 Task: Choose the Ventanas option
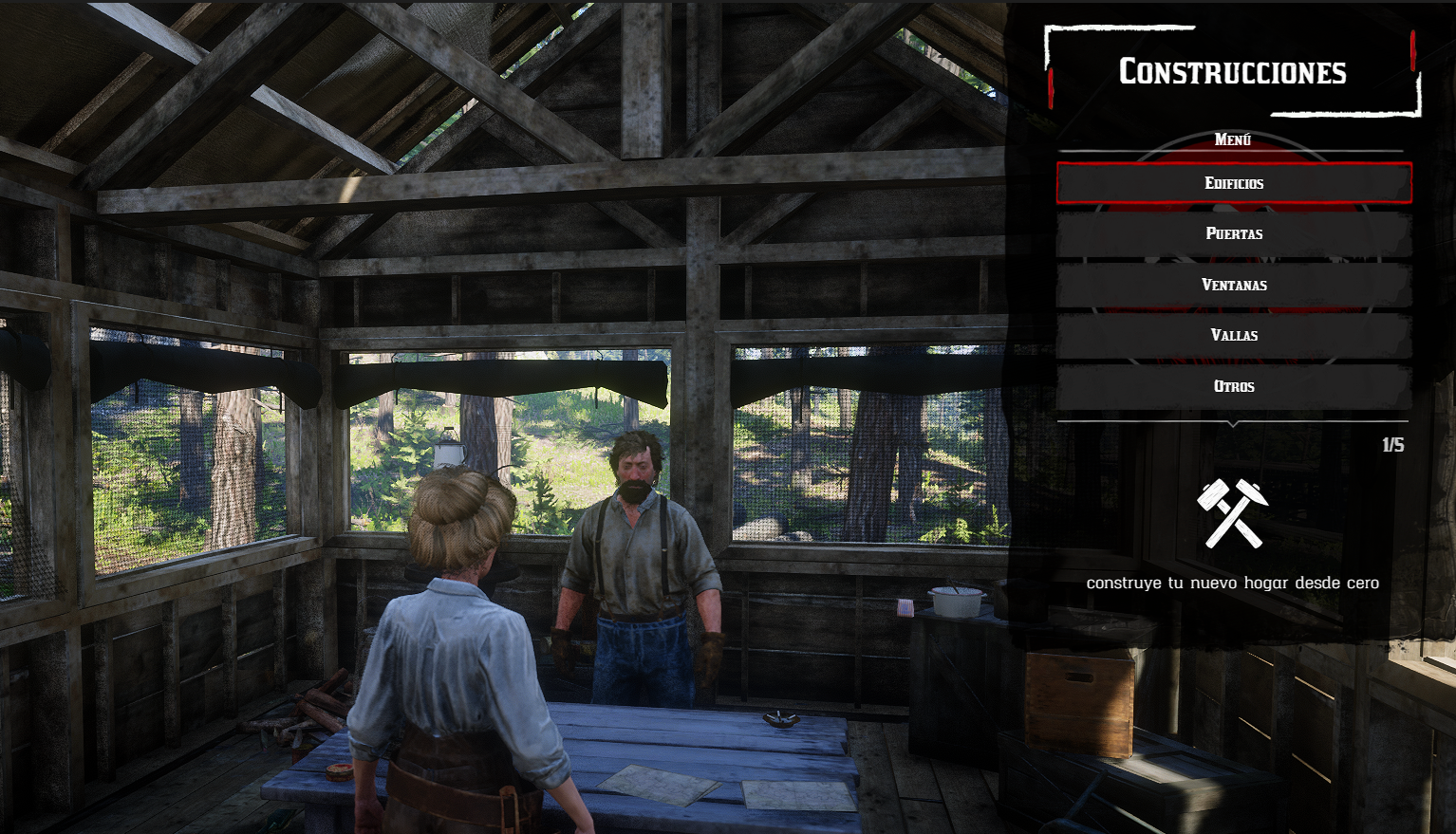[1234, 285]
